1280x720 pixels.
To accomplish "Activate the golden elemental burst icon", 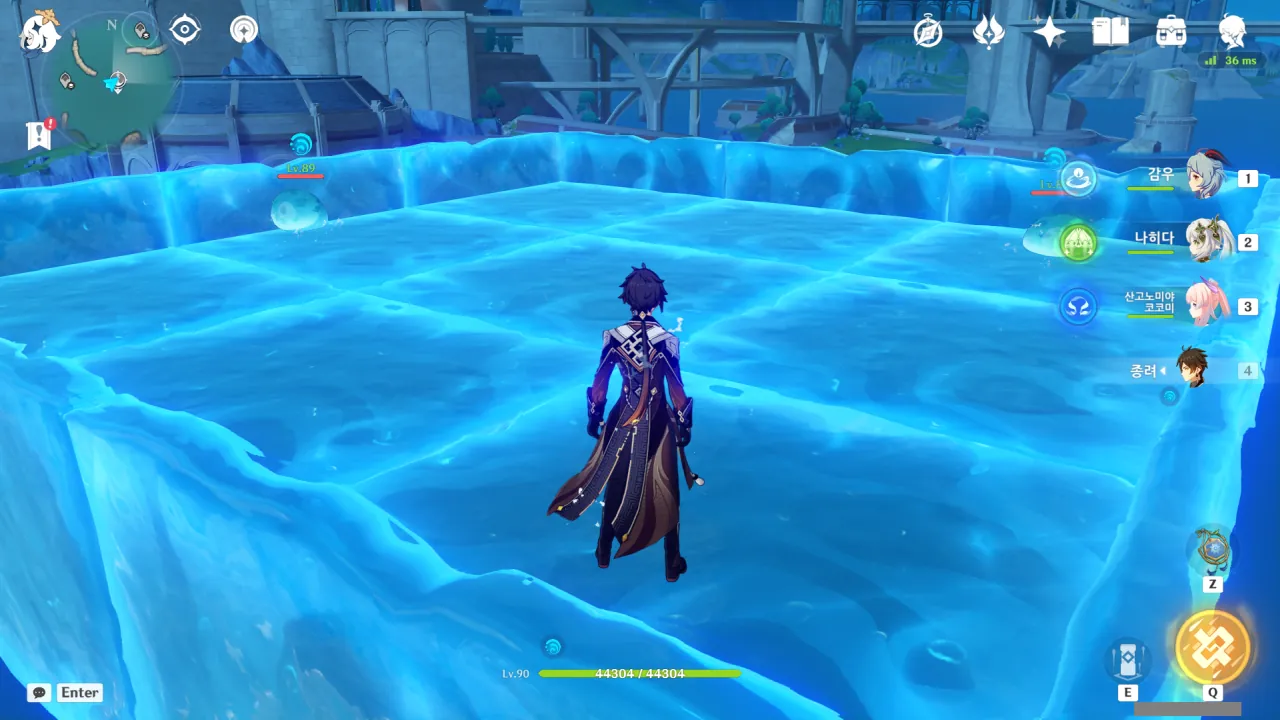I will (1212, 647).
